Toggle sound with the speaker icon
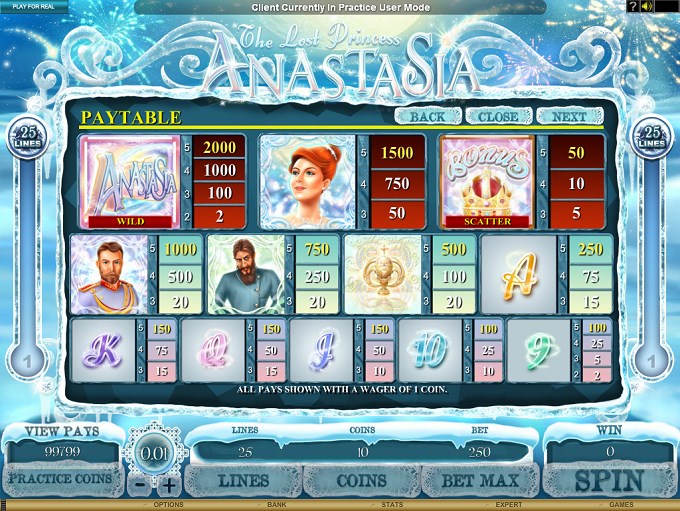 [x=646, y=6]
